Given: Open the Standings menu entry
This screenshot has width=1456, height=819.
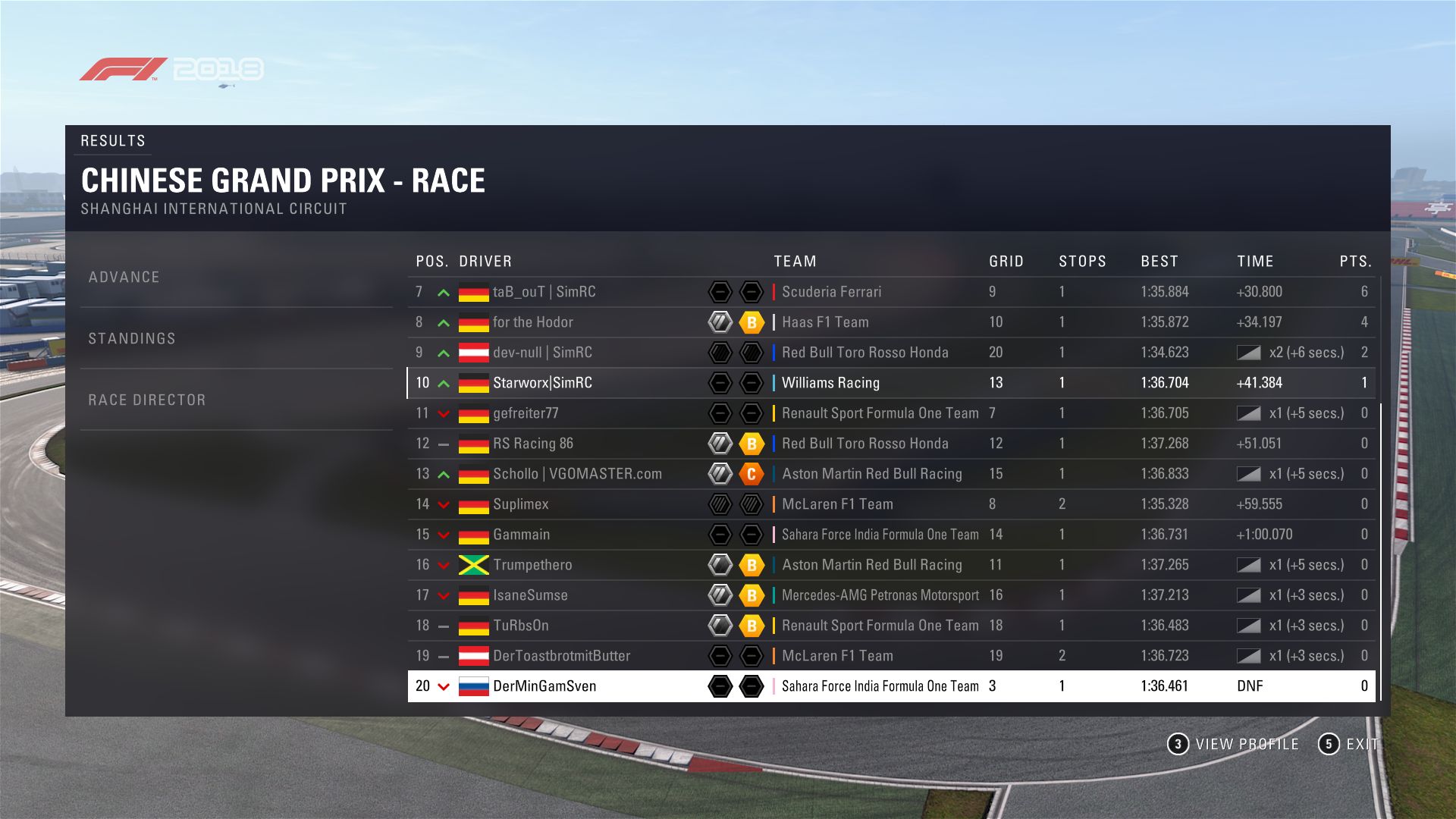Looking at the screenshot, I should click(x=132, y=339).
